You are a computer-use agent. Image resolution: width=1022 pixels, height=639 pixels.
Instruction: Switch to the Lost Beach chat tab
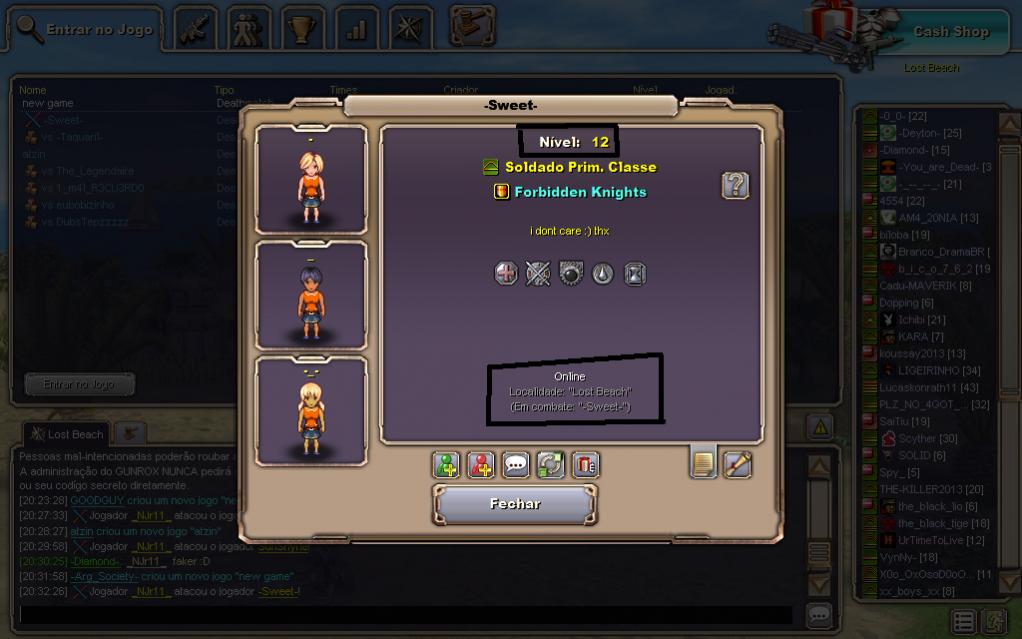coord(66,434)
